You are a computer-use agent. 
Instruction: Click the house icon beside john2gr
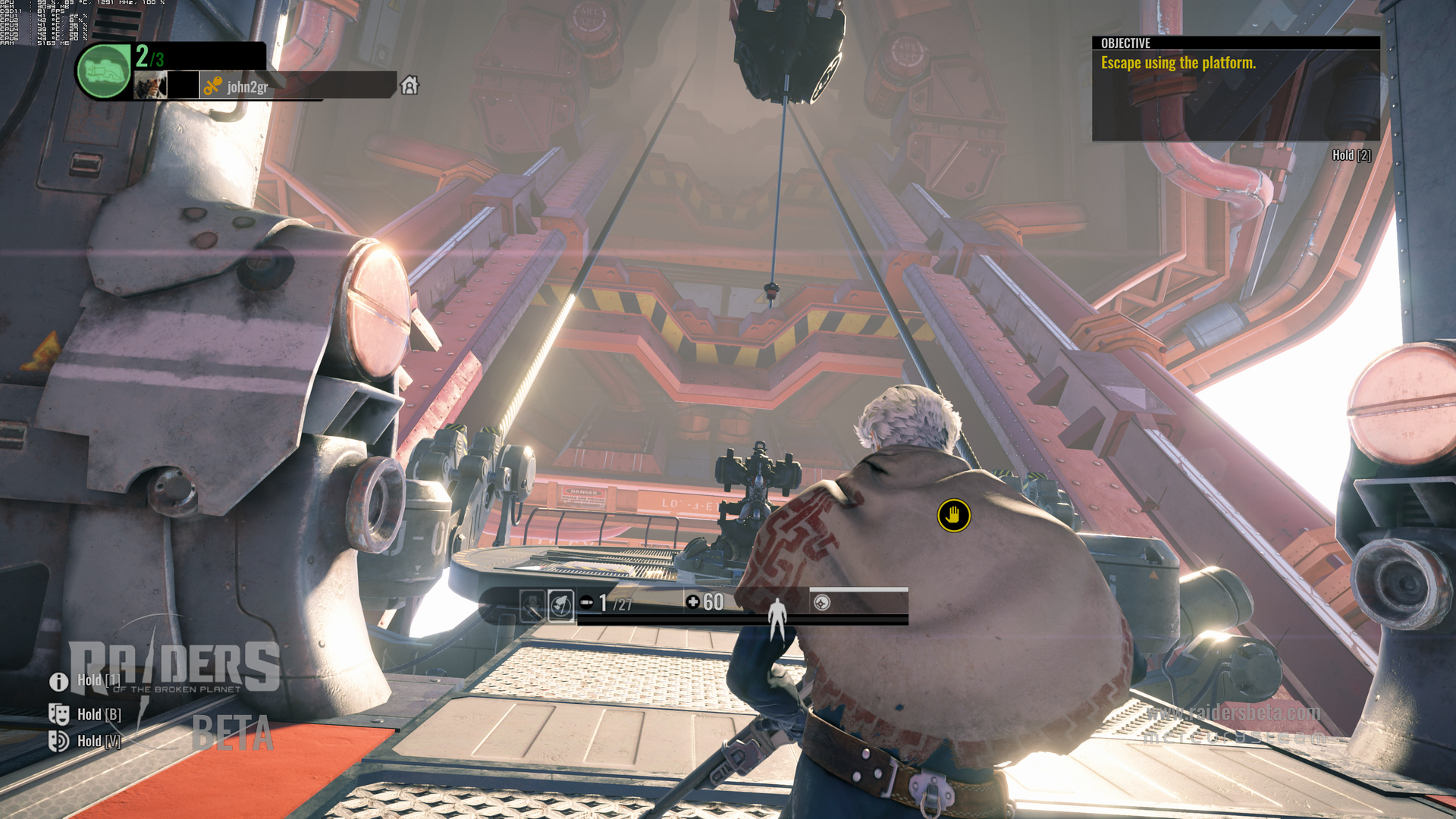[x=409, y=85]
